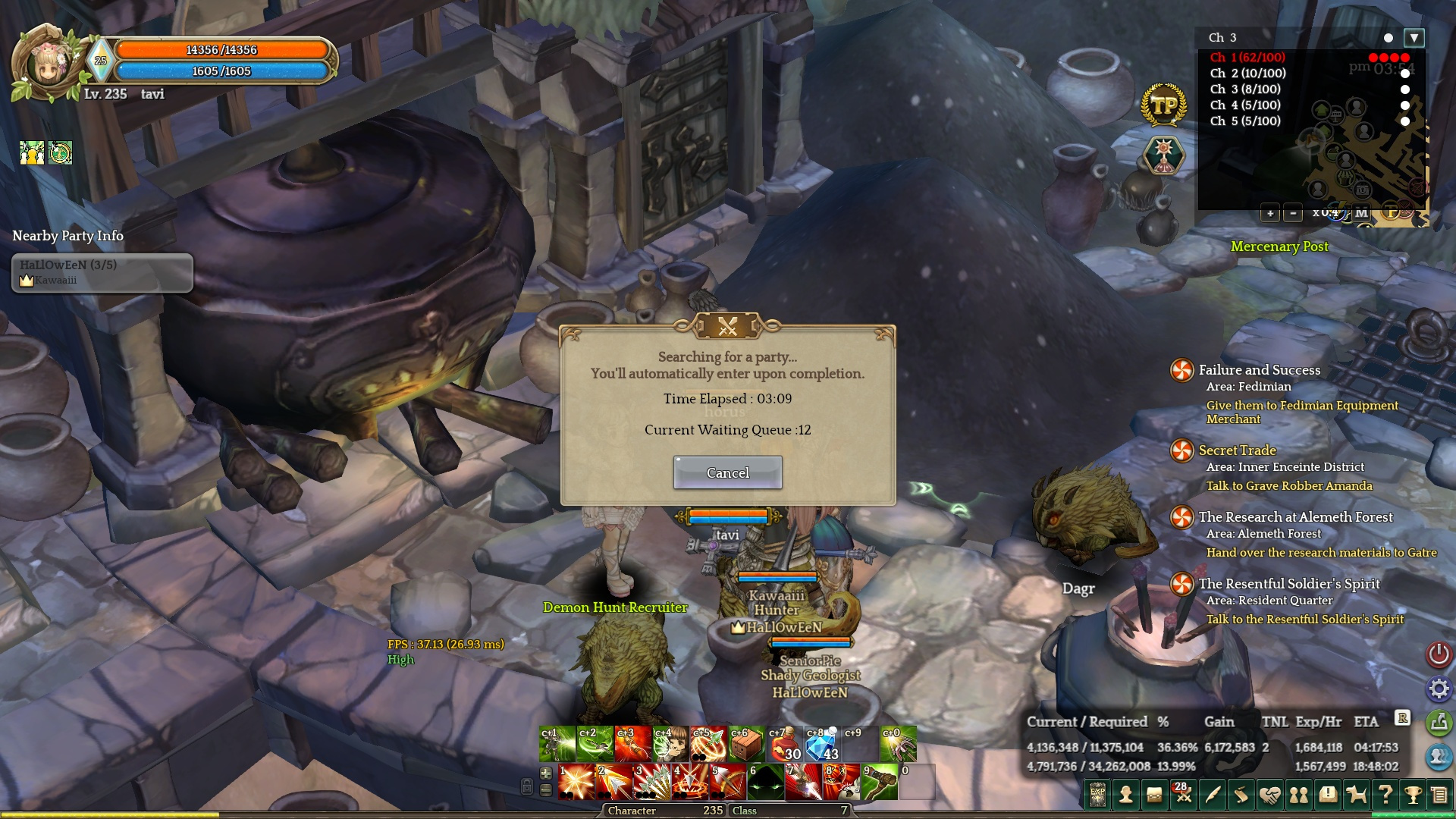Open full map with M button
Screen dimensions: 1456x819
click(1362, 213)
